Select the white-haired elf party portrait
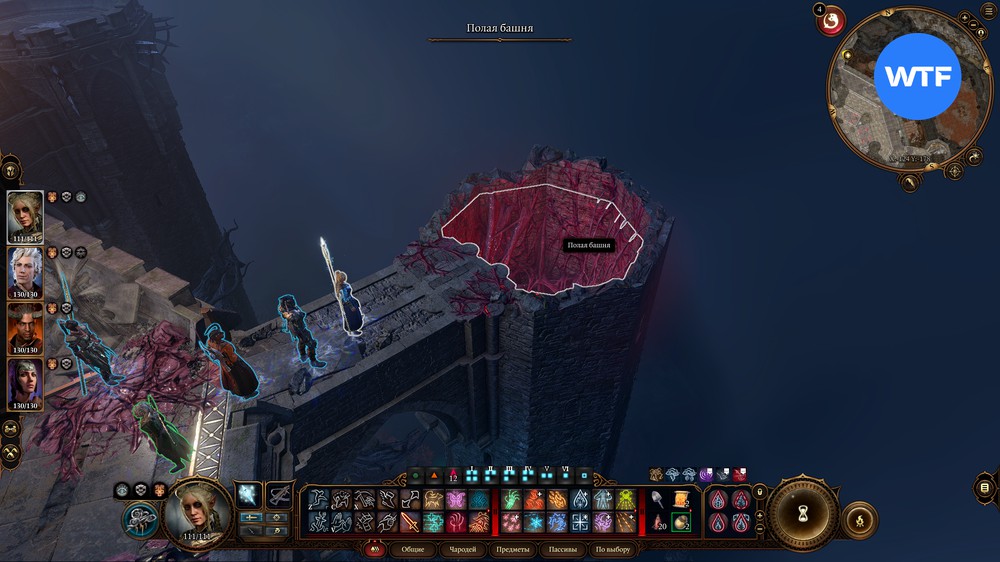Viewport: 1000px width, 562px height. tap(26, 271)
